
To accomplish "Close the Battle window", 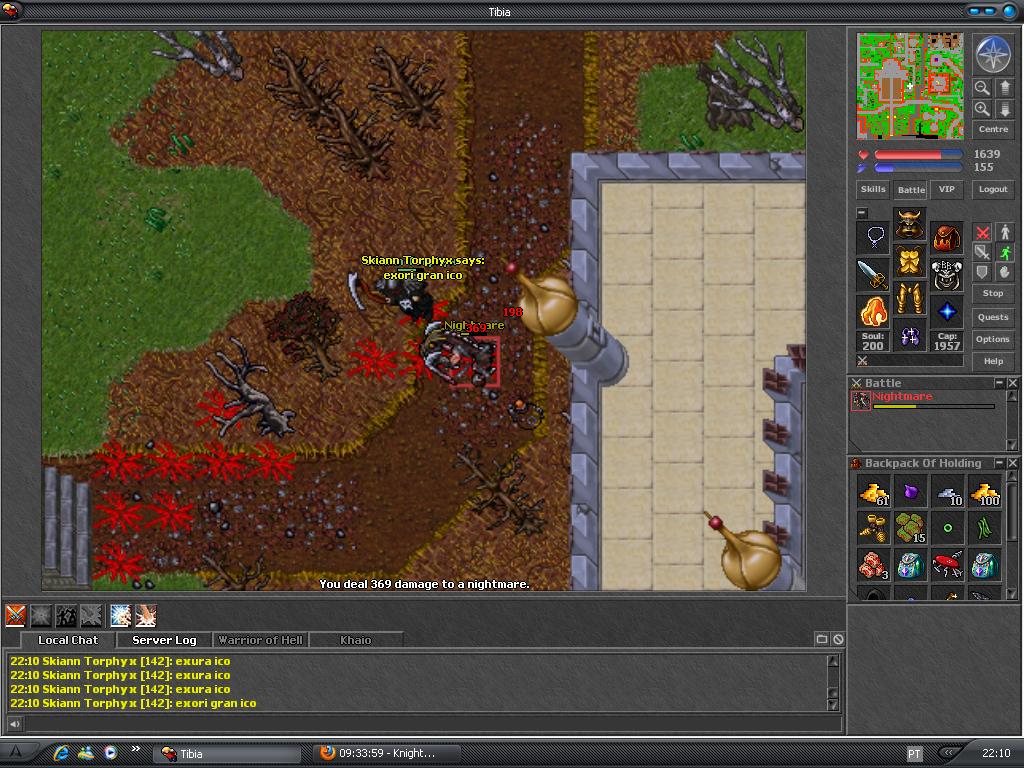I will (1013, 383).
